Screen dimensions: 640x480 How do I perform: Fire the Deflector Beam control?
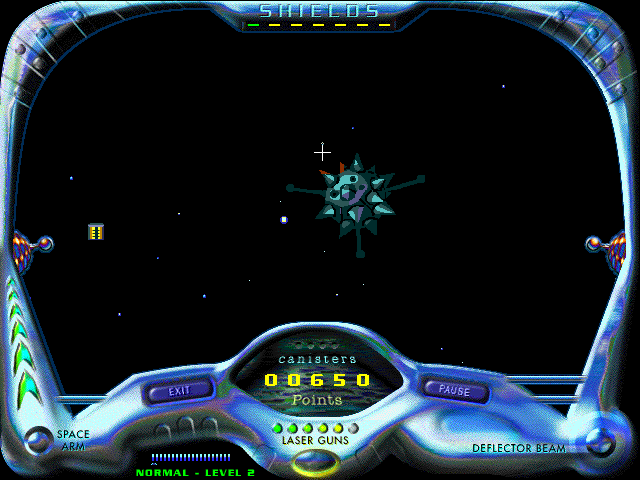(x=601, y=439)
